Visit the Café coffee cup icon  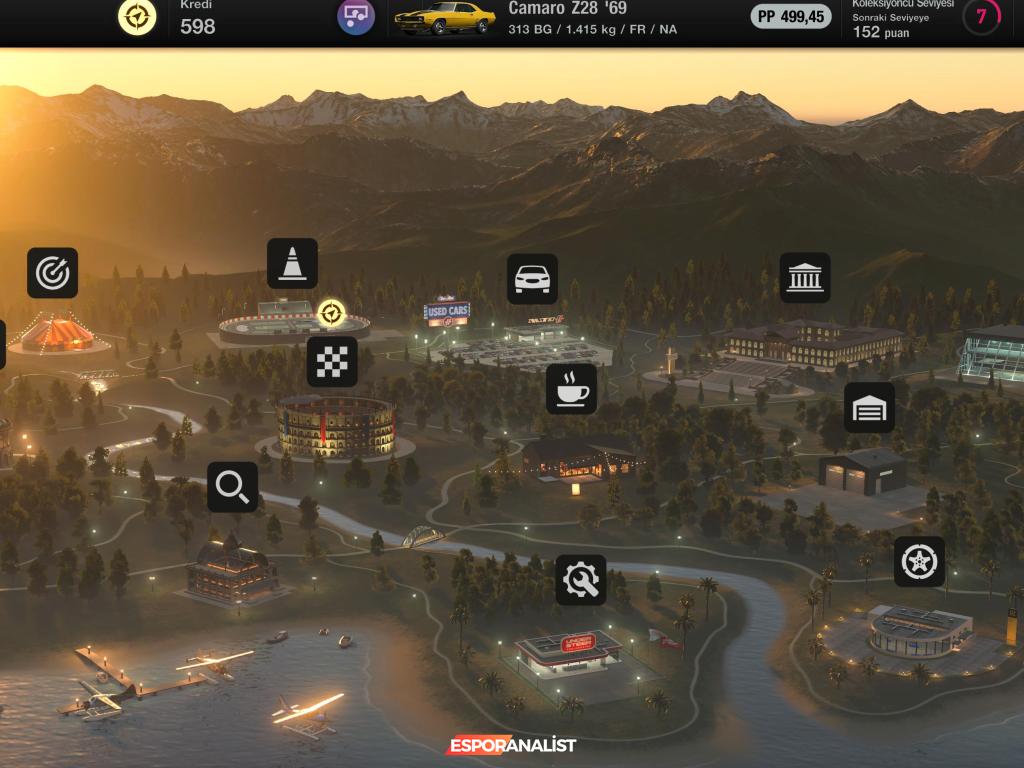[x=571, y=389]
